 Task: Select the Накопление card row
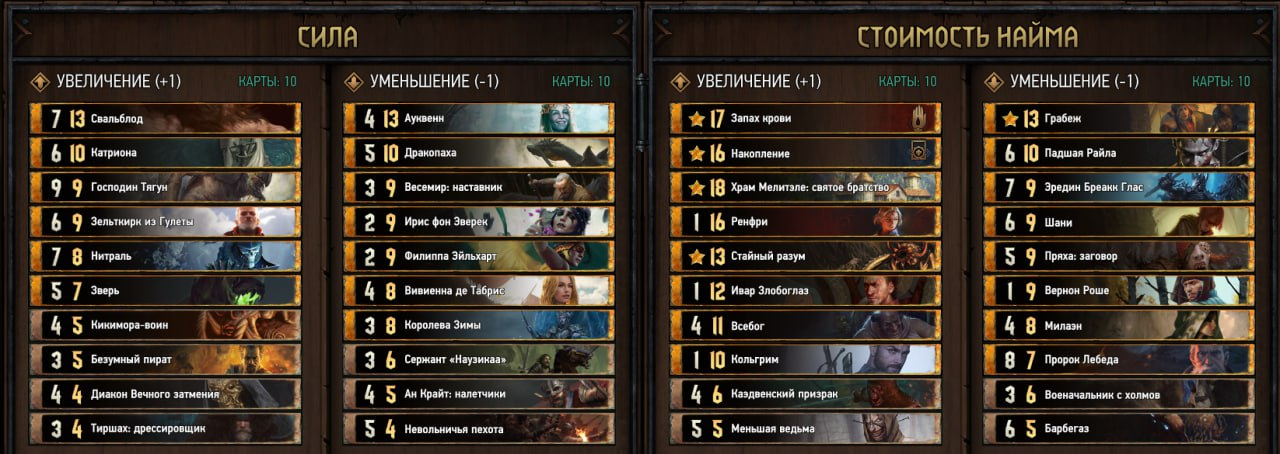click(x=805, y=153)
